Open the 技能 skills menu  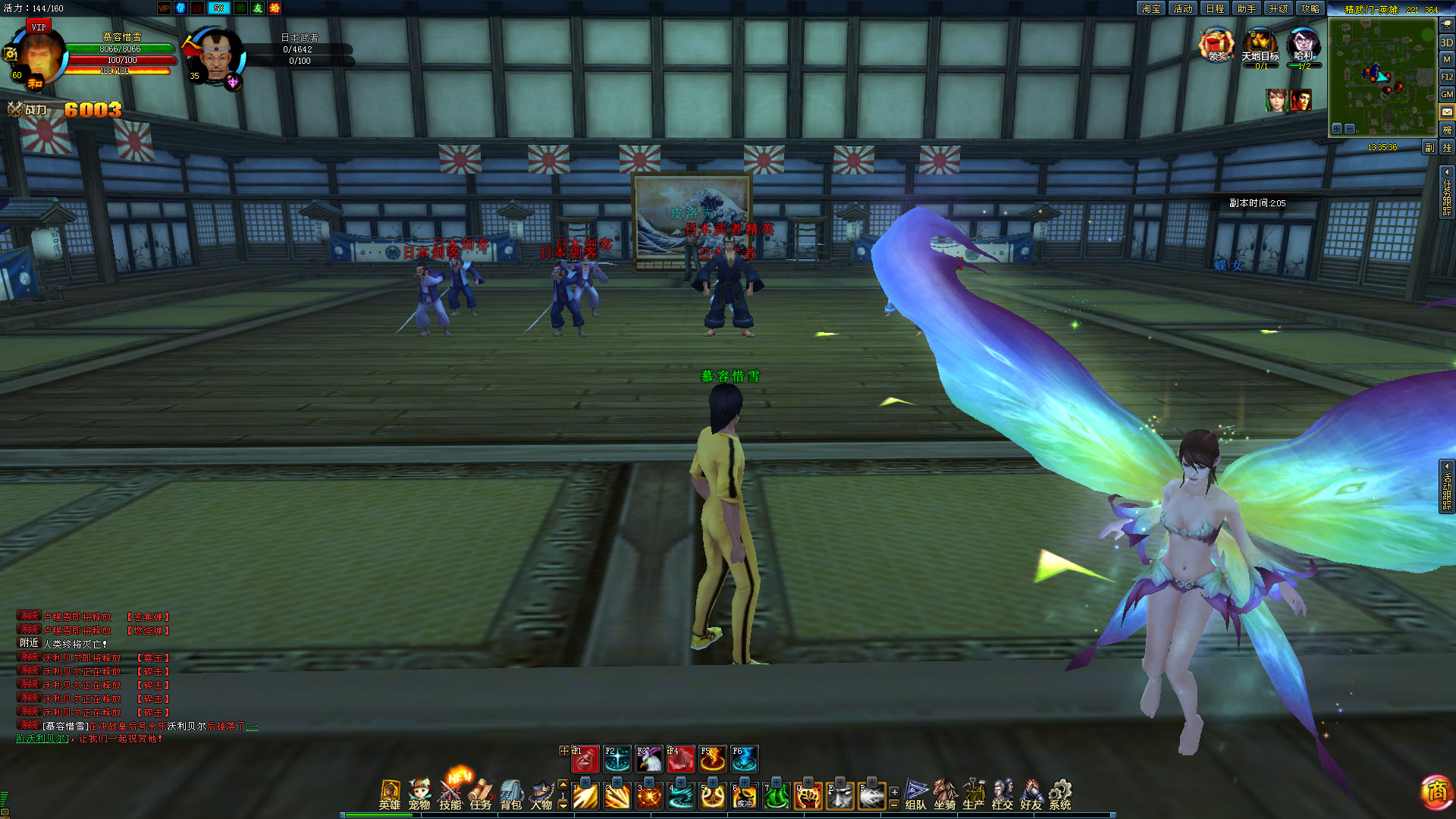point(450,794)
